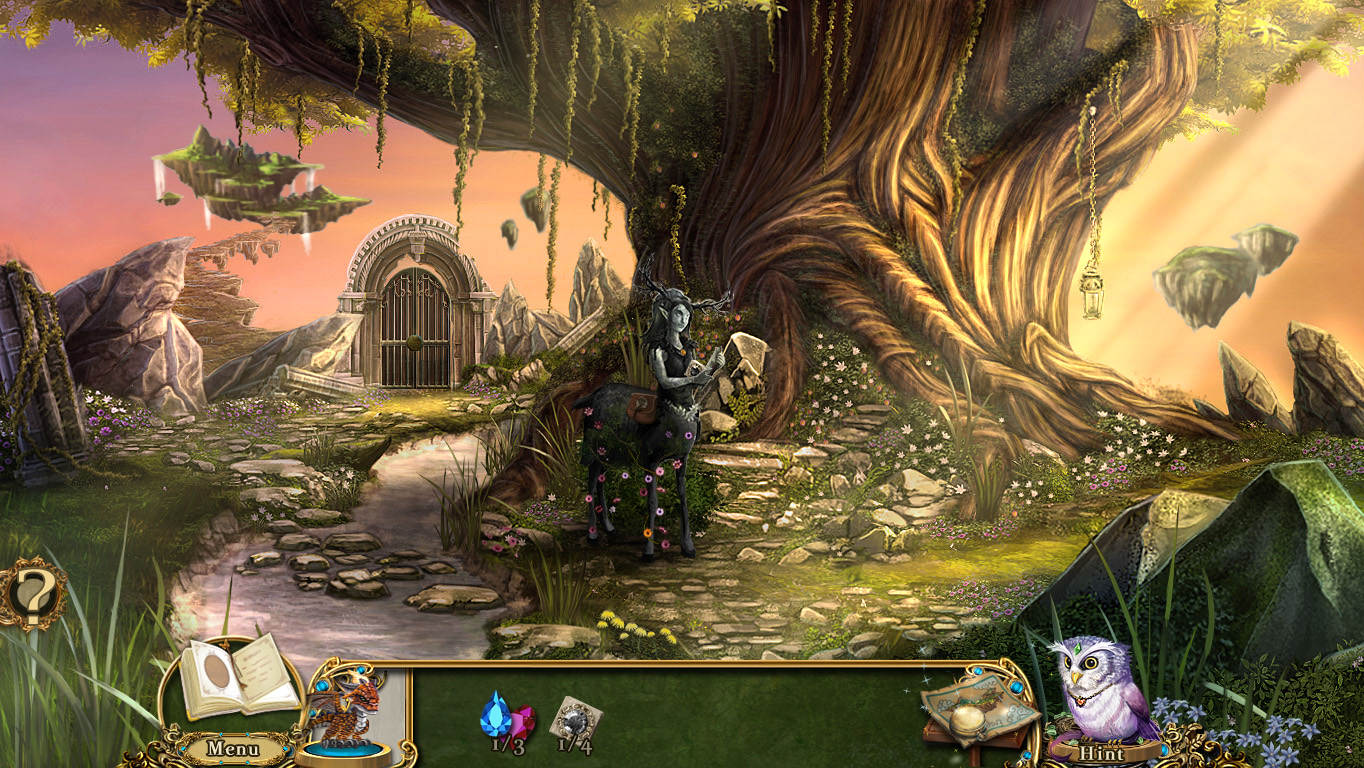Inspect the scroll the faun is holding
The height and width of the screenshot is (768, 1364).
coord(695,368)
